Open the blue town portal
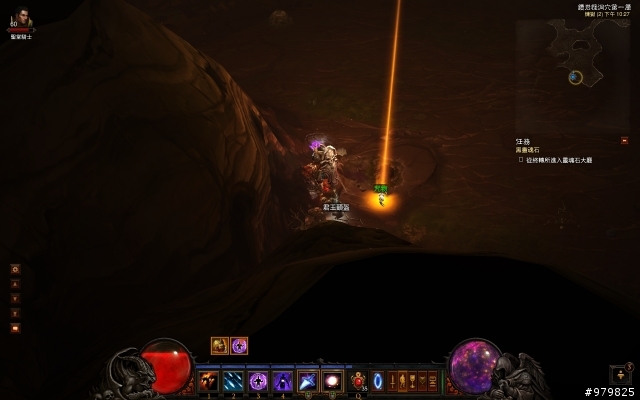The height and width of the screenshot is (400, 640). 378,380
